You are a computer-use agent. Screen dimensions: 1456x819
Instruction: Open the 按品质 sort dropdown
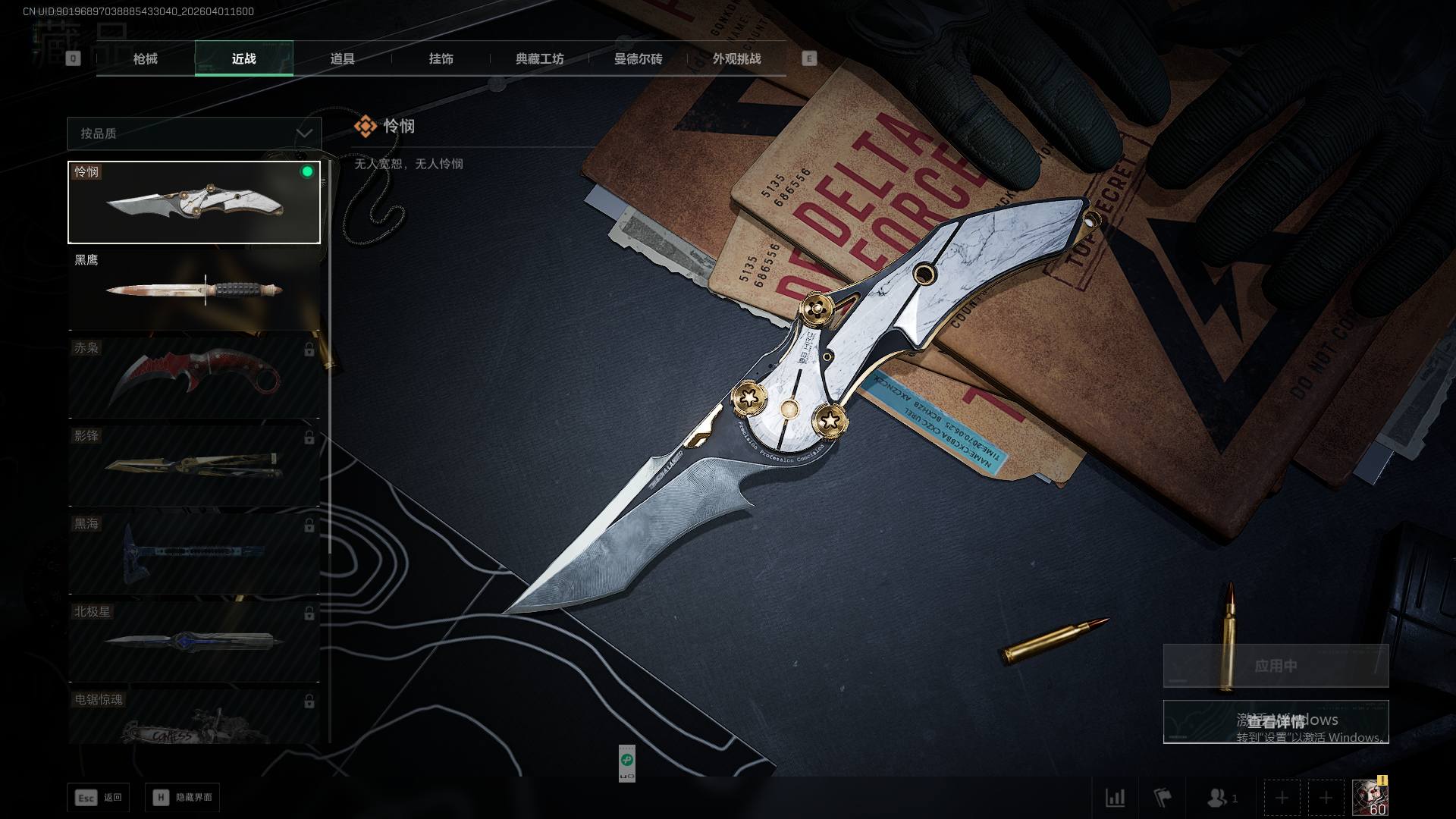click(194, 133)
